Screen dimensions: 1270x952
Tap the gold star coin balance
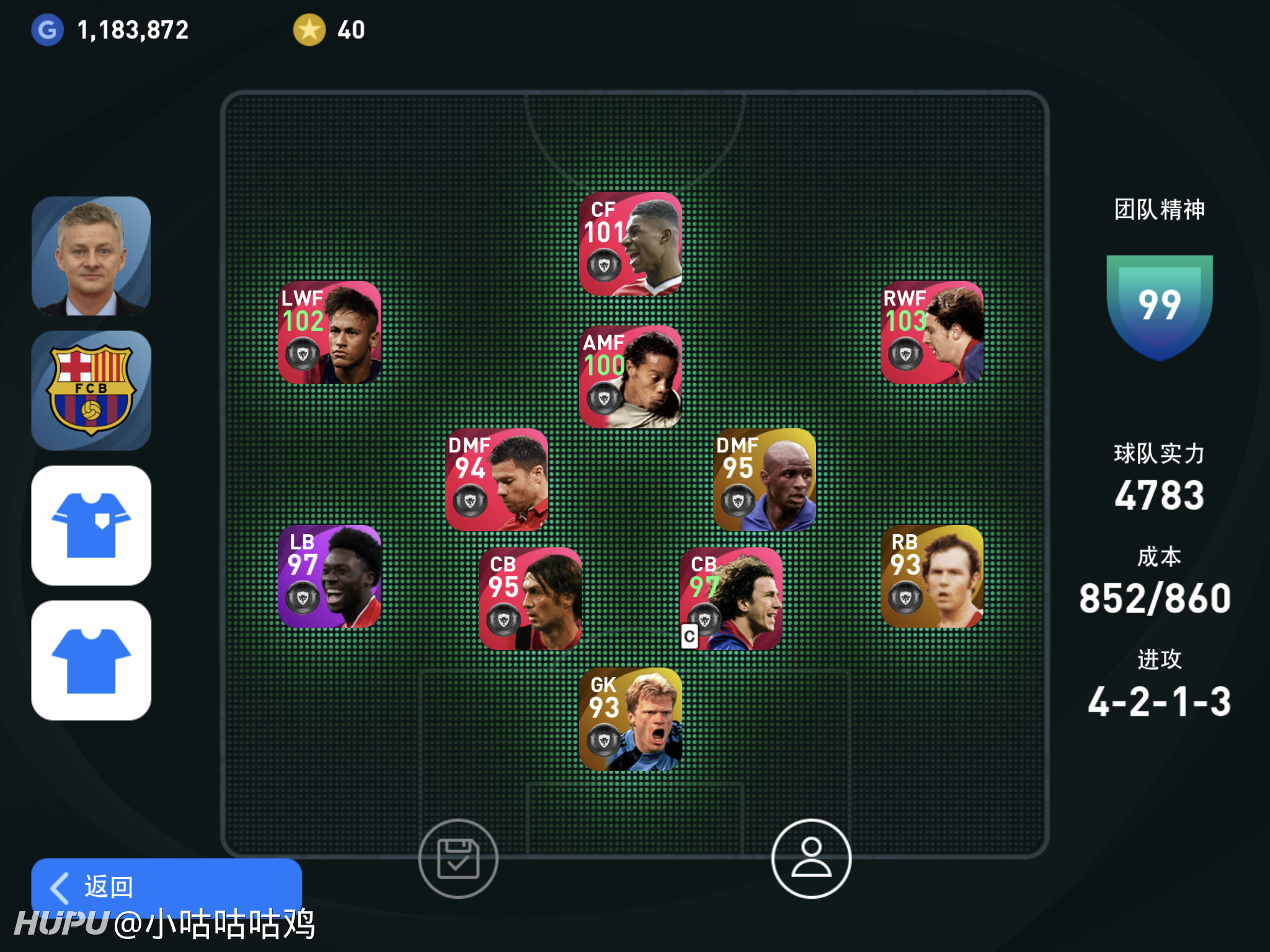pos(329,30)
